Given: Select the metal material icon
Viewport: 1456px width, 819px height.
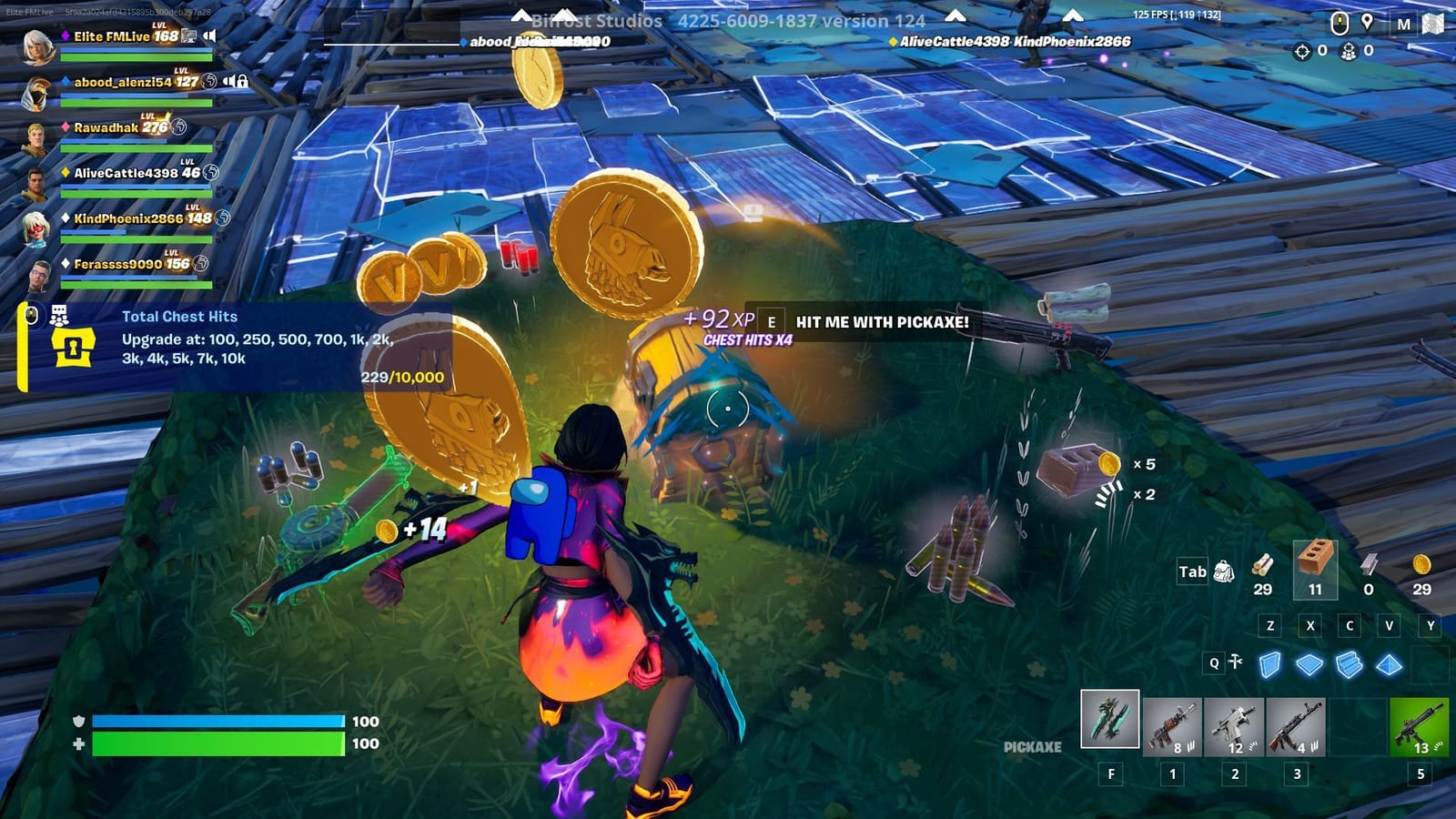Looking at the screenshot, I should click(x=1369, y=567).
